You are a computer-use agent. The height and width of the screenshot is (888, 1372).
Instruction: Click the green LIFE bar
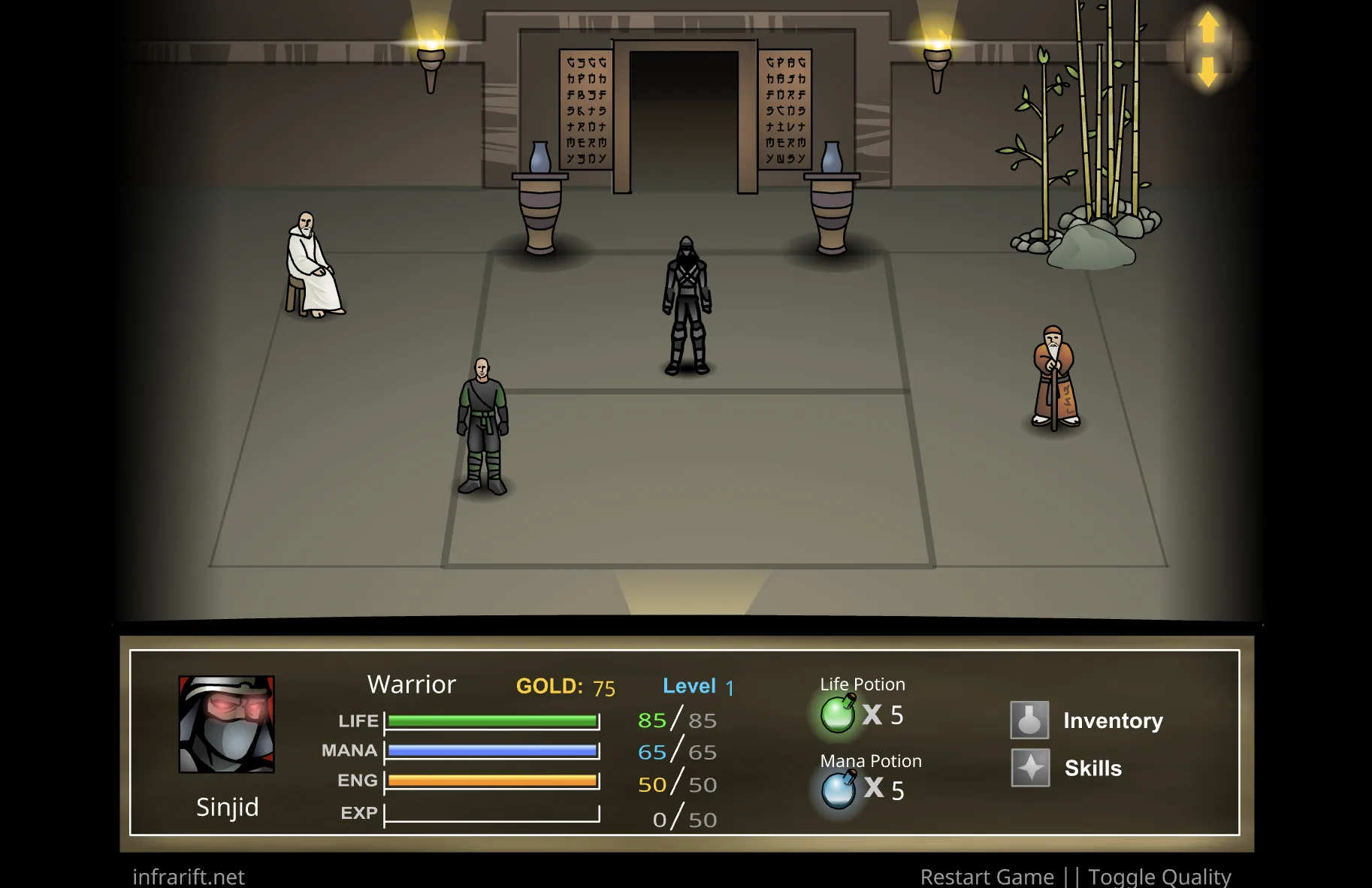click(x=492, y=720)
